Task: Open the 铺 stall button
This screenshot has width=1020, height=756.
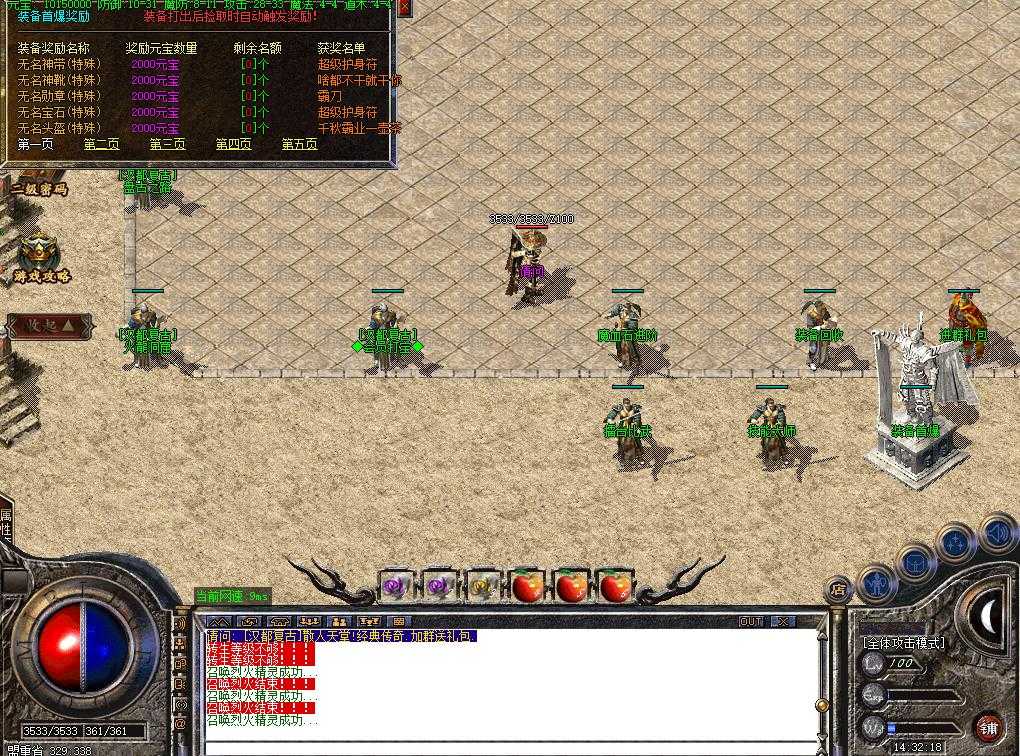Action: coord(987,726)
